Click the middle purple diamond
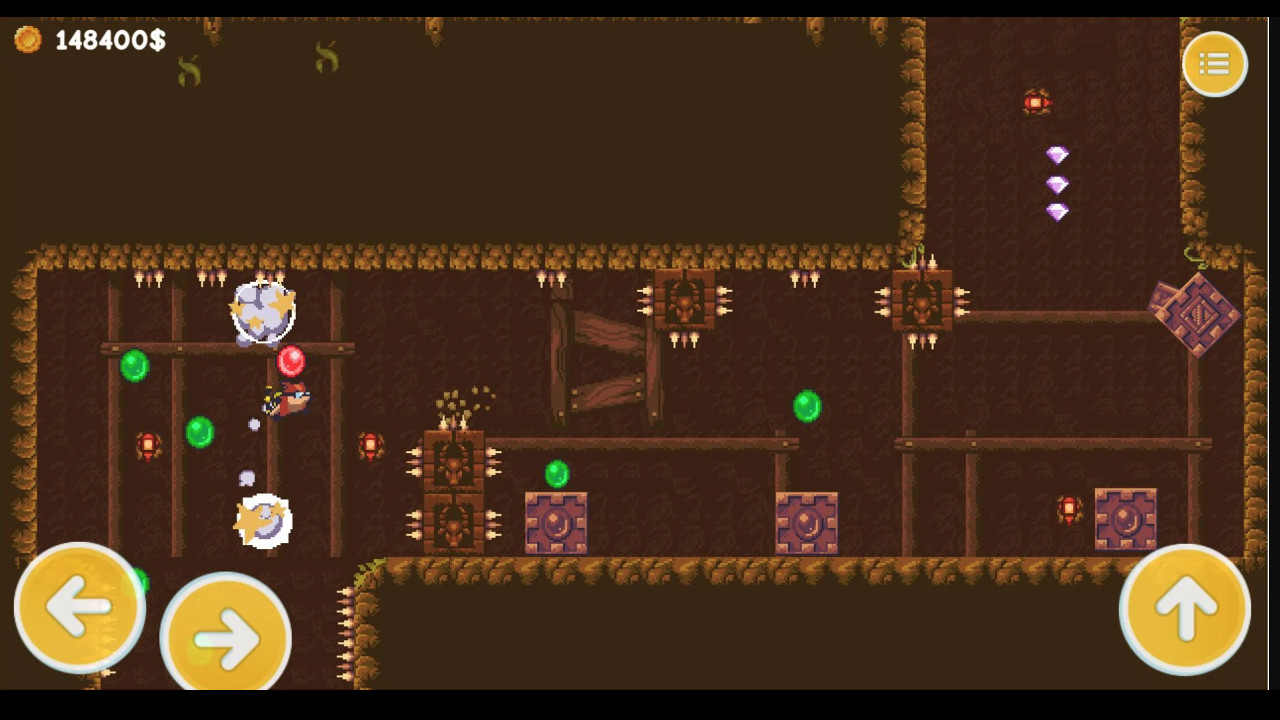This screenshot has width=1280, height=720. click(1057, 184)
